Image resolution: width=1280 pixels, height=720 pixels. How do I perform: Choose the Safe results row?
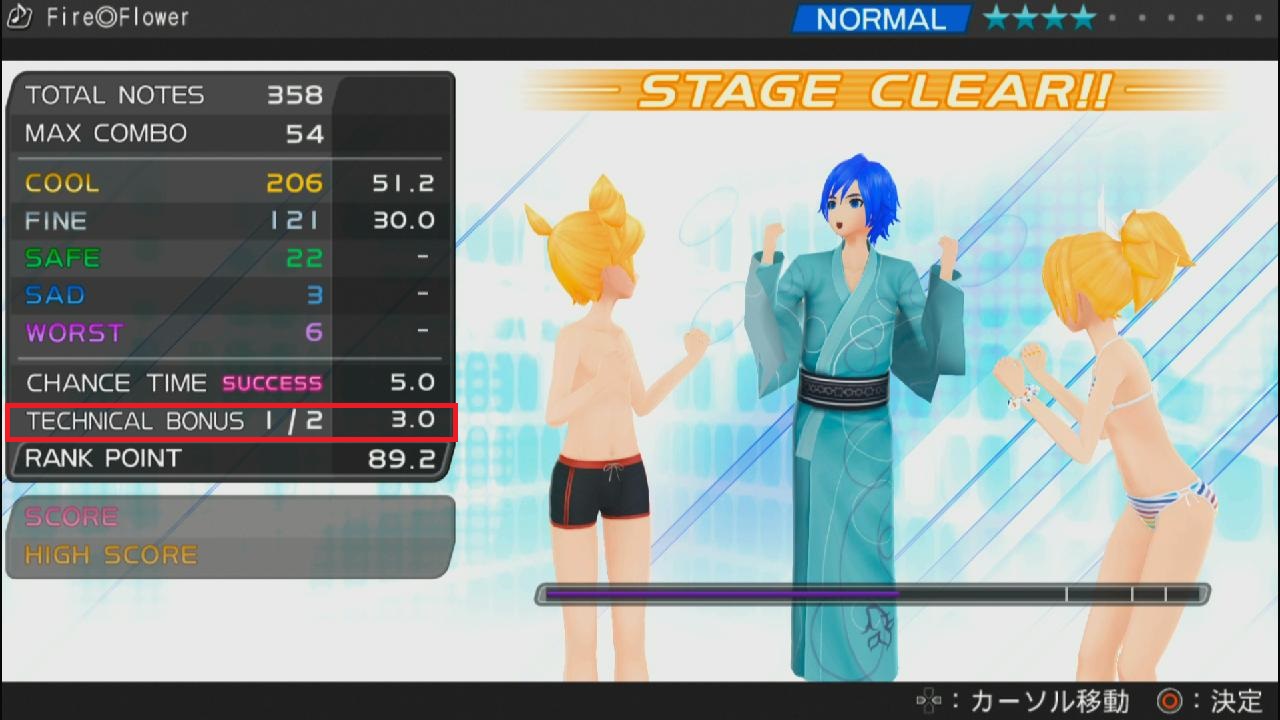coord(231,258)
